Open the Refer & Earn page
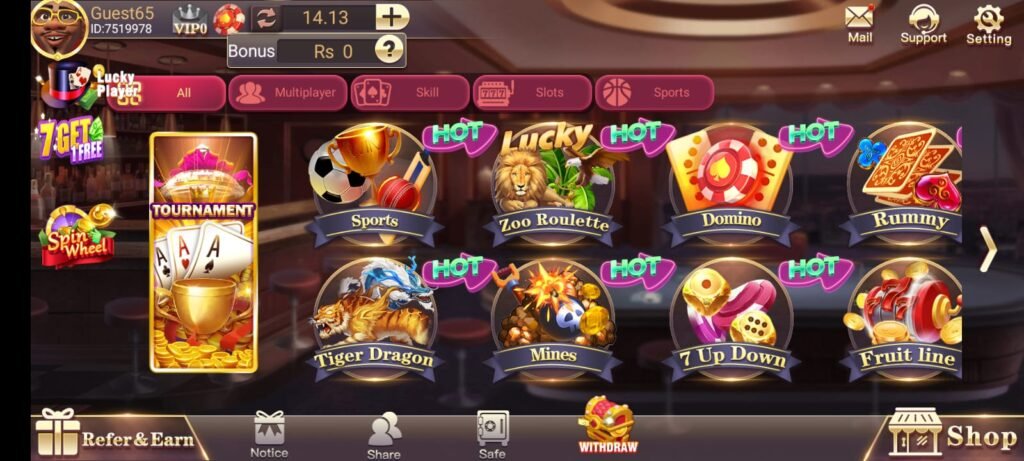The width and height of the screenshot is (1024, 461). [x=115, y=435]
